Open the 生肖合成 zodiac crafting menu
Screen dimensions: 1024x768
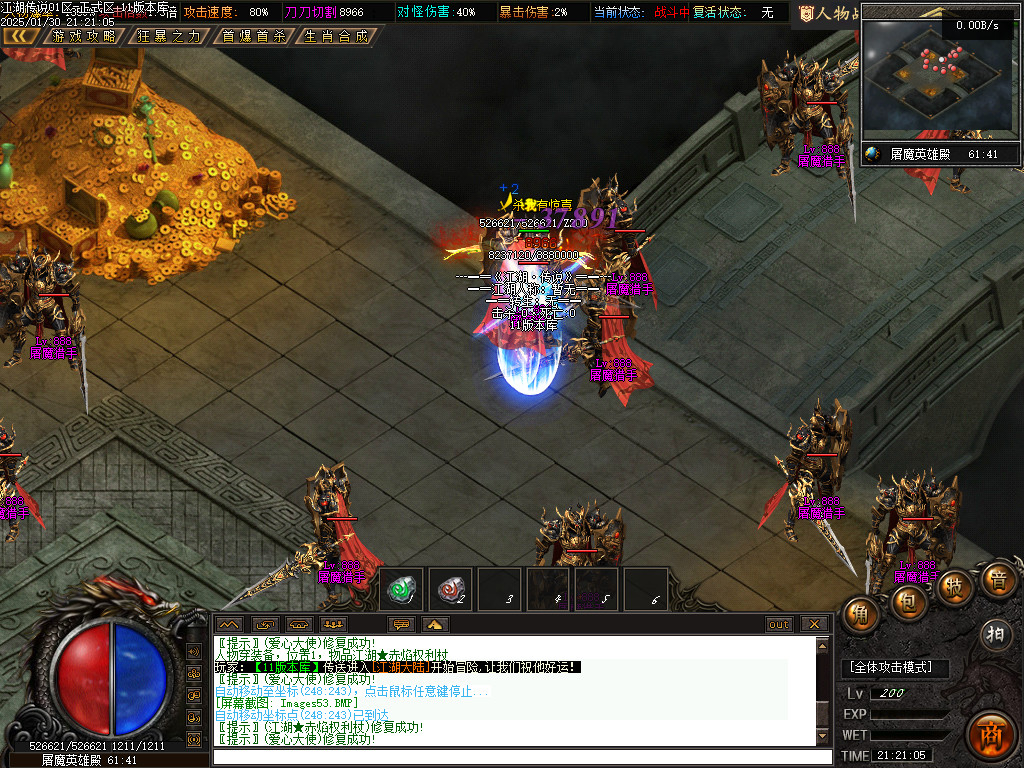[336, 36]
